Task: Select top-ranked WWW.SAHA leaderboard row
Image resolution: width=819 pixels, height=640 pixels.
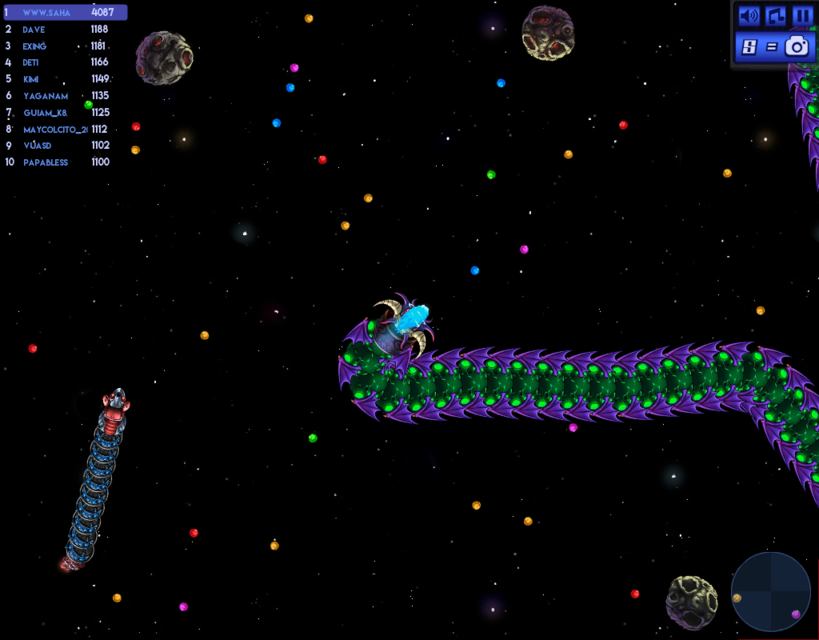Action: (65, 13)
